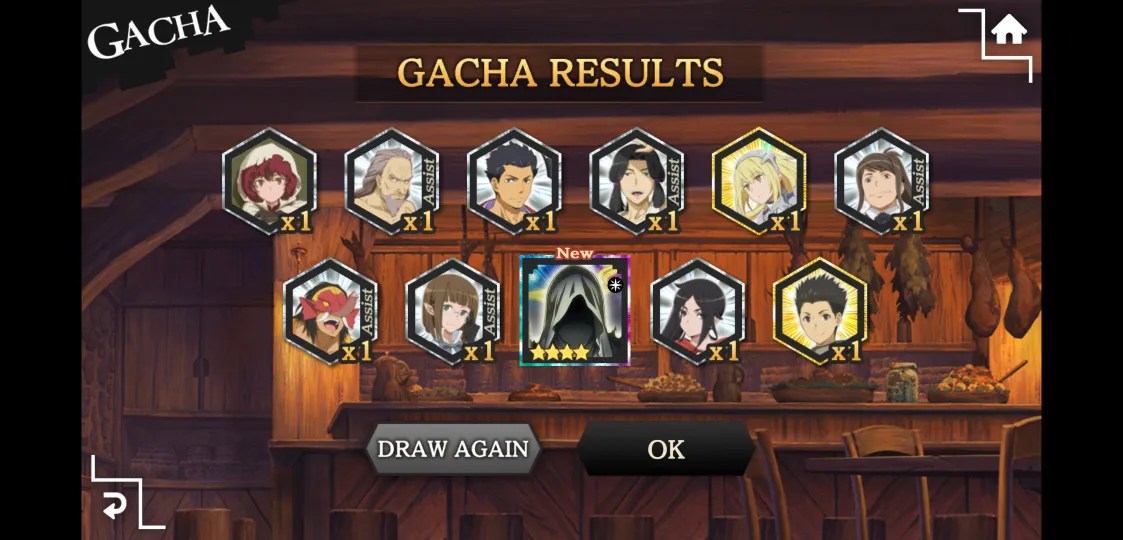This screenshot has height=540, width=1123.
Task: Open the gold-framed dark-haired boy tile
Action: point(820,311)
